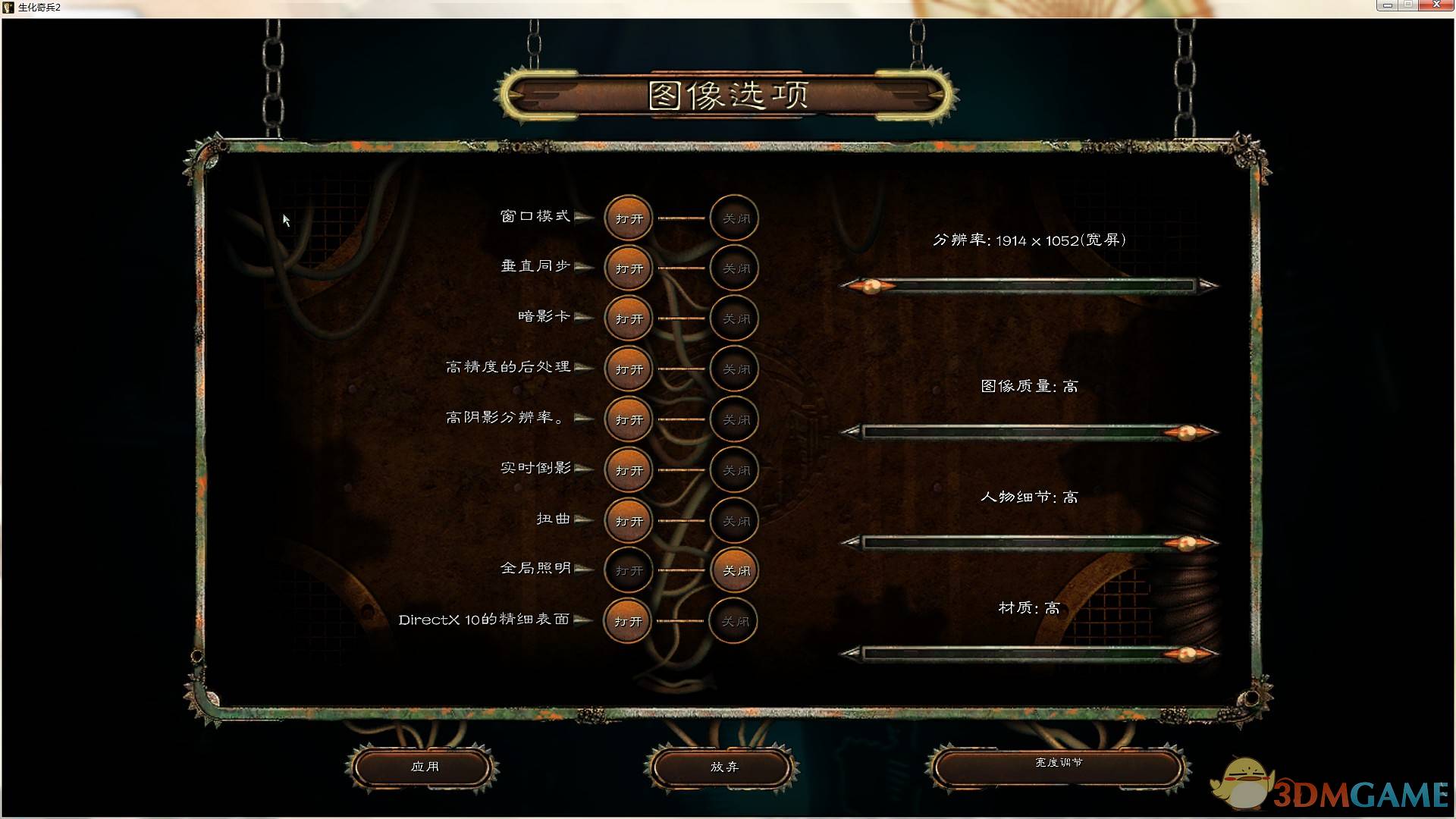Enable 全局照明 global illumination
The width and height of the screenshot is (1456, 819).
[627, 570]
